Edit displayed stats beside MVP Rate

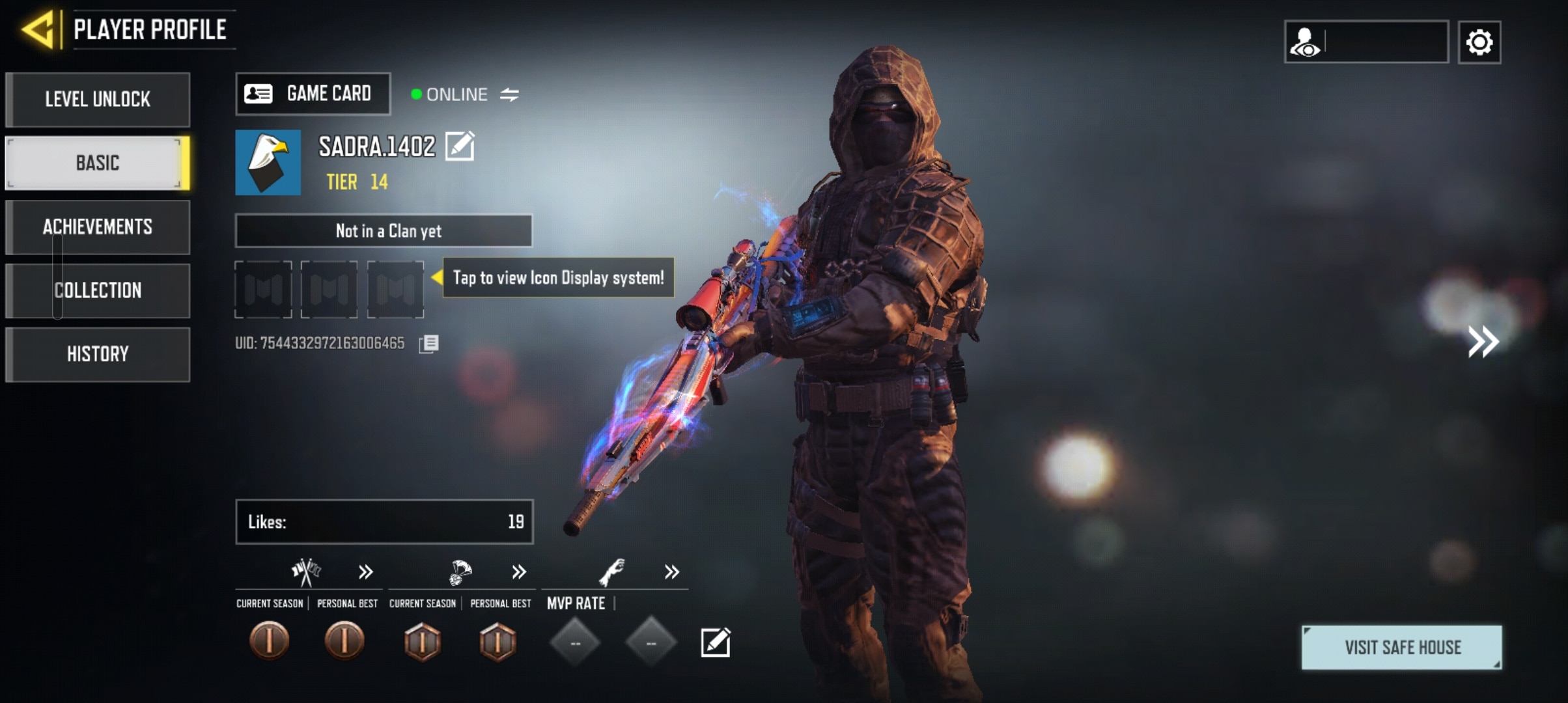pyautogui.click(x=716, y=643)
